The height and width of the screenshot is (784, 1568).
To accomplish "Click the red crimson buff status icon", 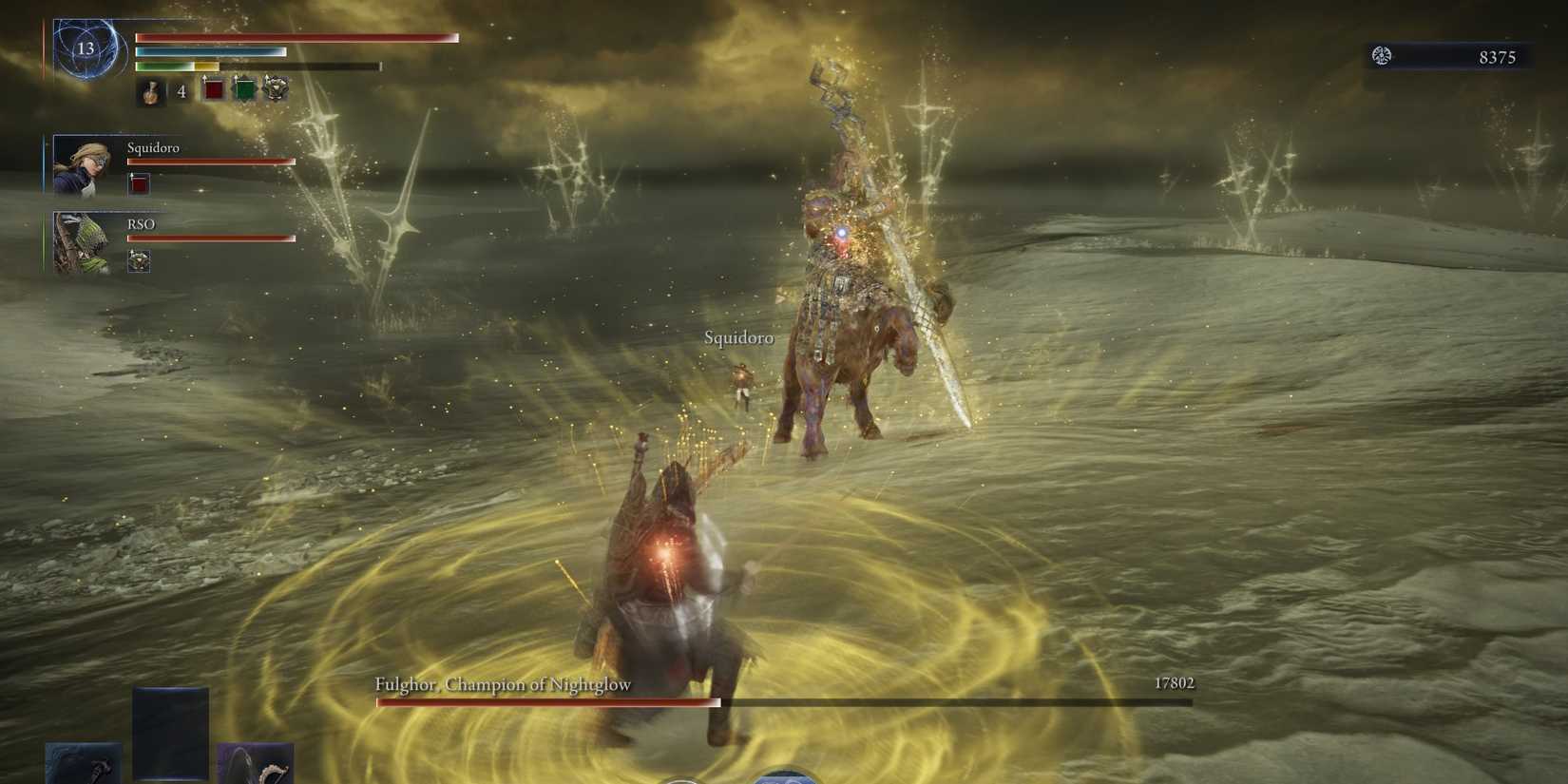I will [214, 88].
